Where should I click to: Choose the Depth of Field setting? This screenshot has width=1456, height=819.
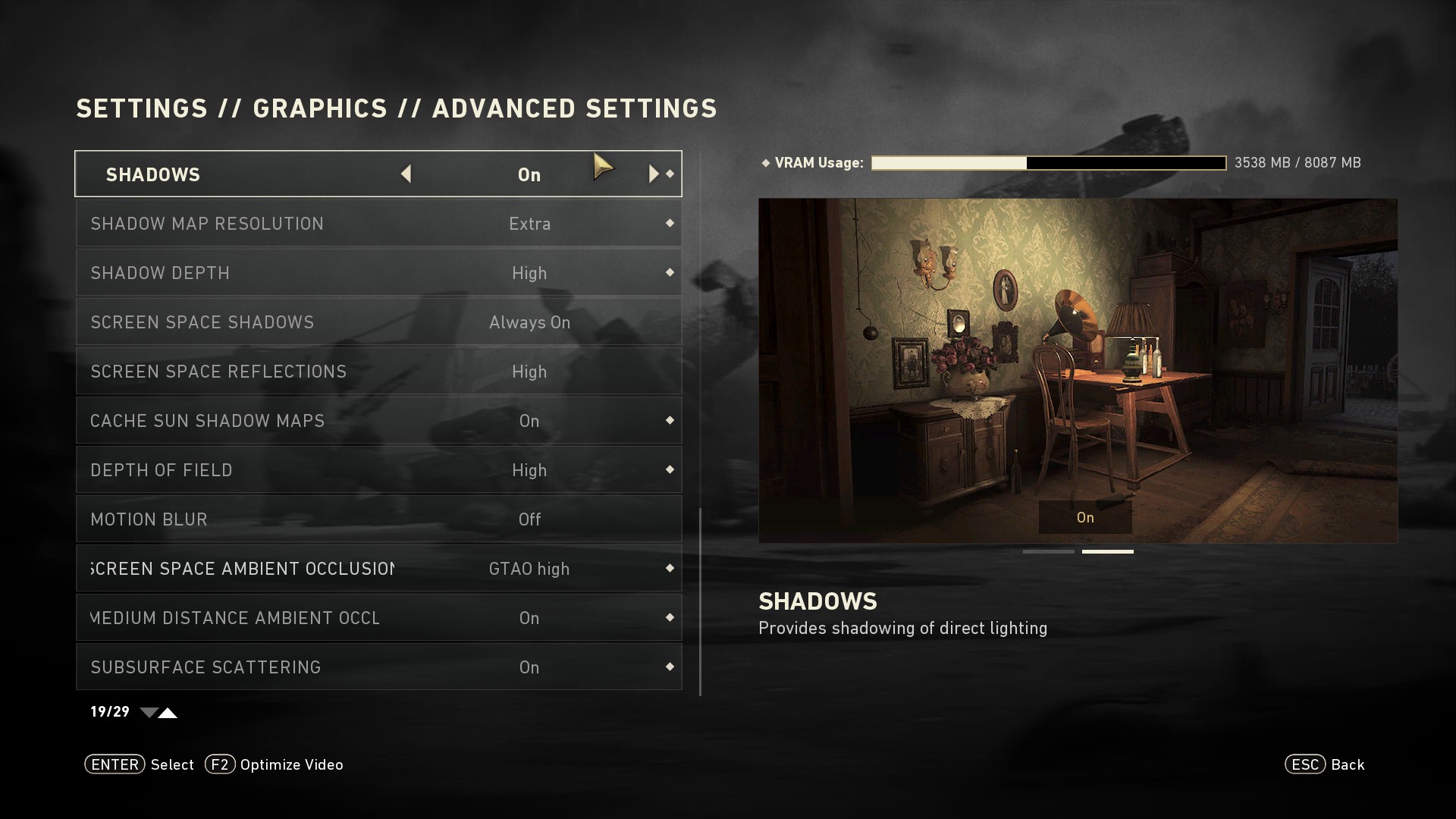point(378,470)
